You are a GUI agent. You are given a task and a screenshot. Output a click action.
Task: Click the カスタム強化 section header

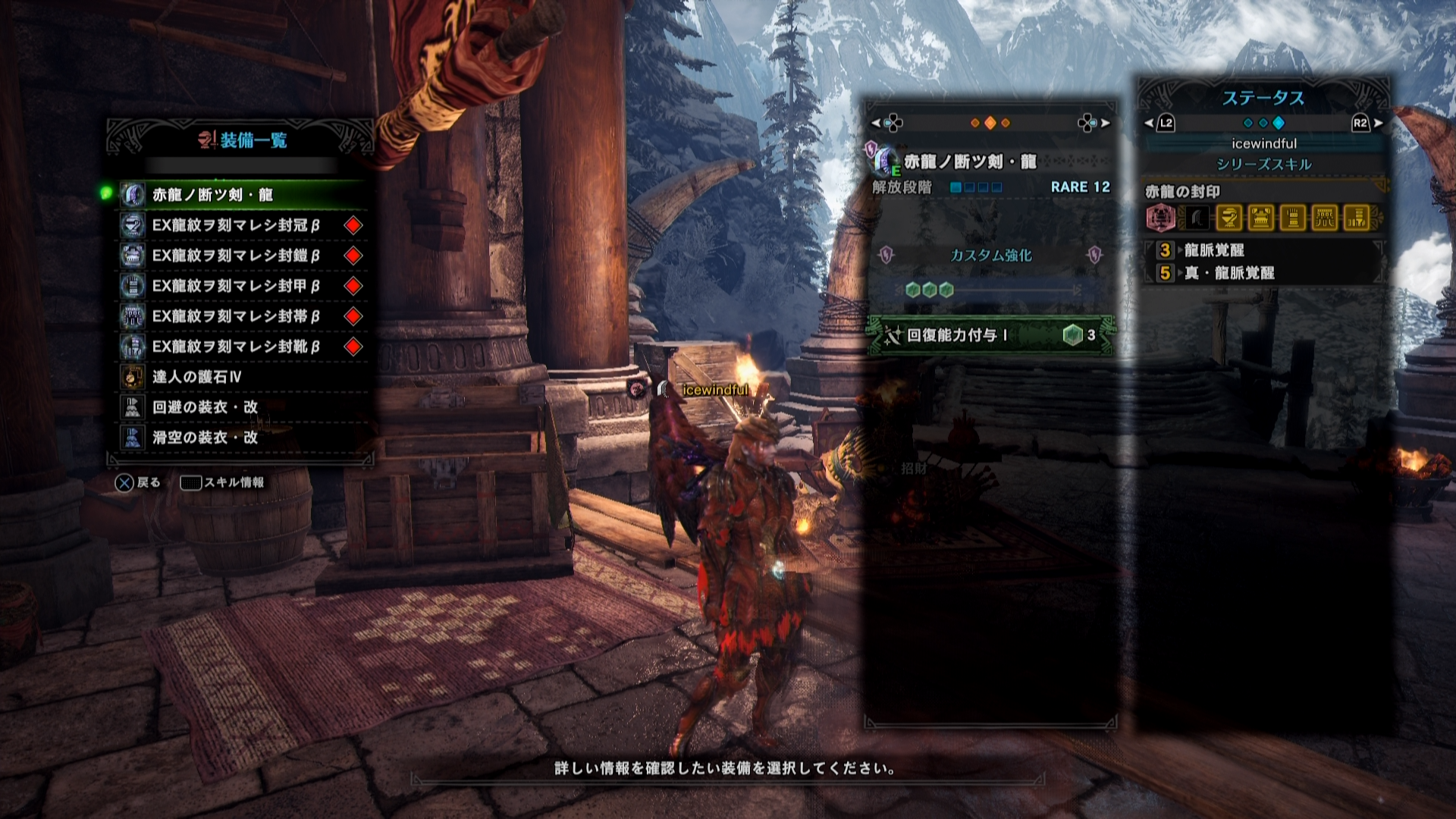coord(990,256)
